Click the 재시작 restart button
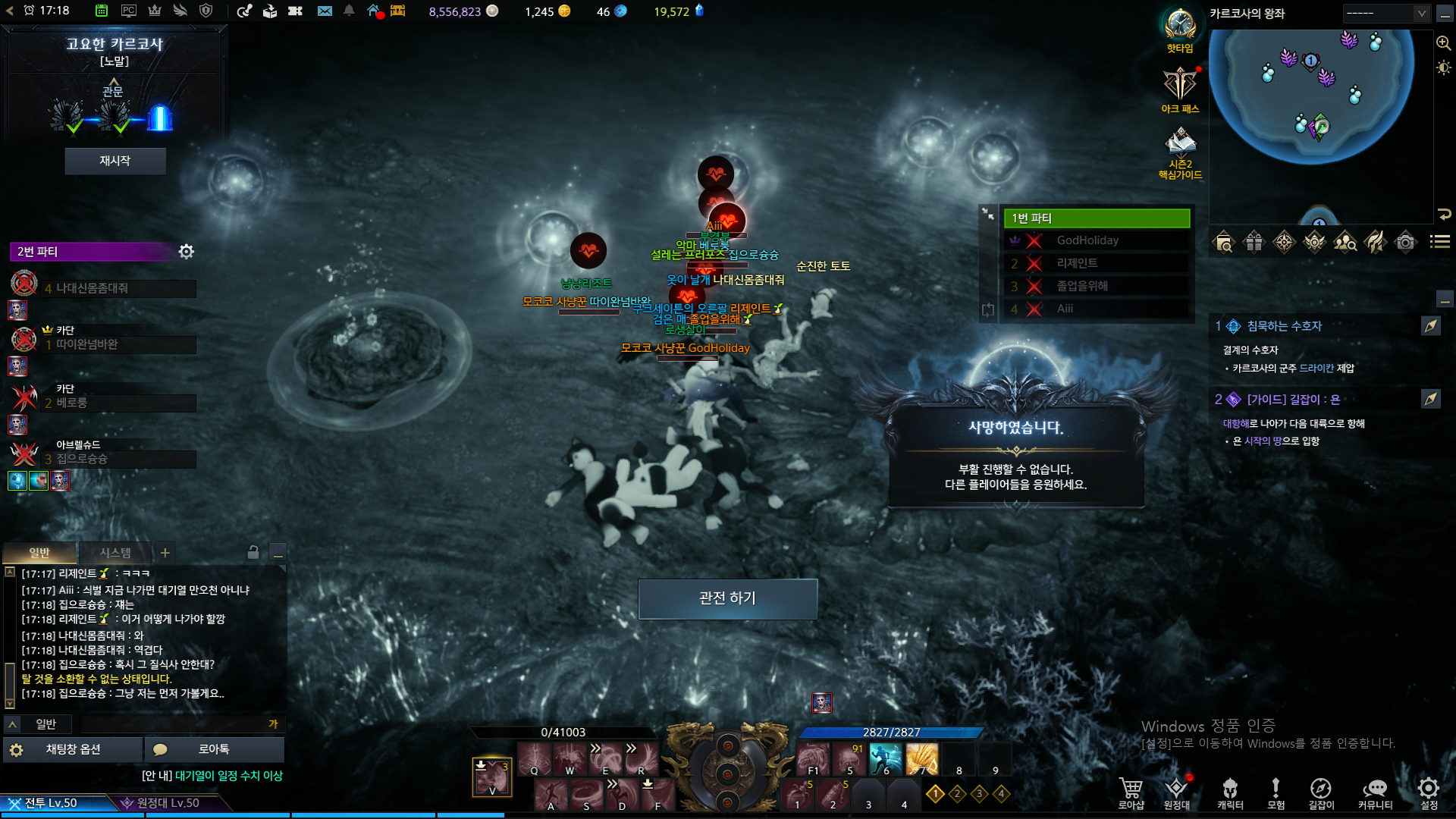 click(115, 161)
